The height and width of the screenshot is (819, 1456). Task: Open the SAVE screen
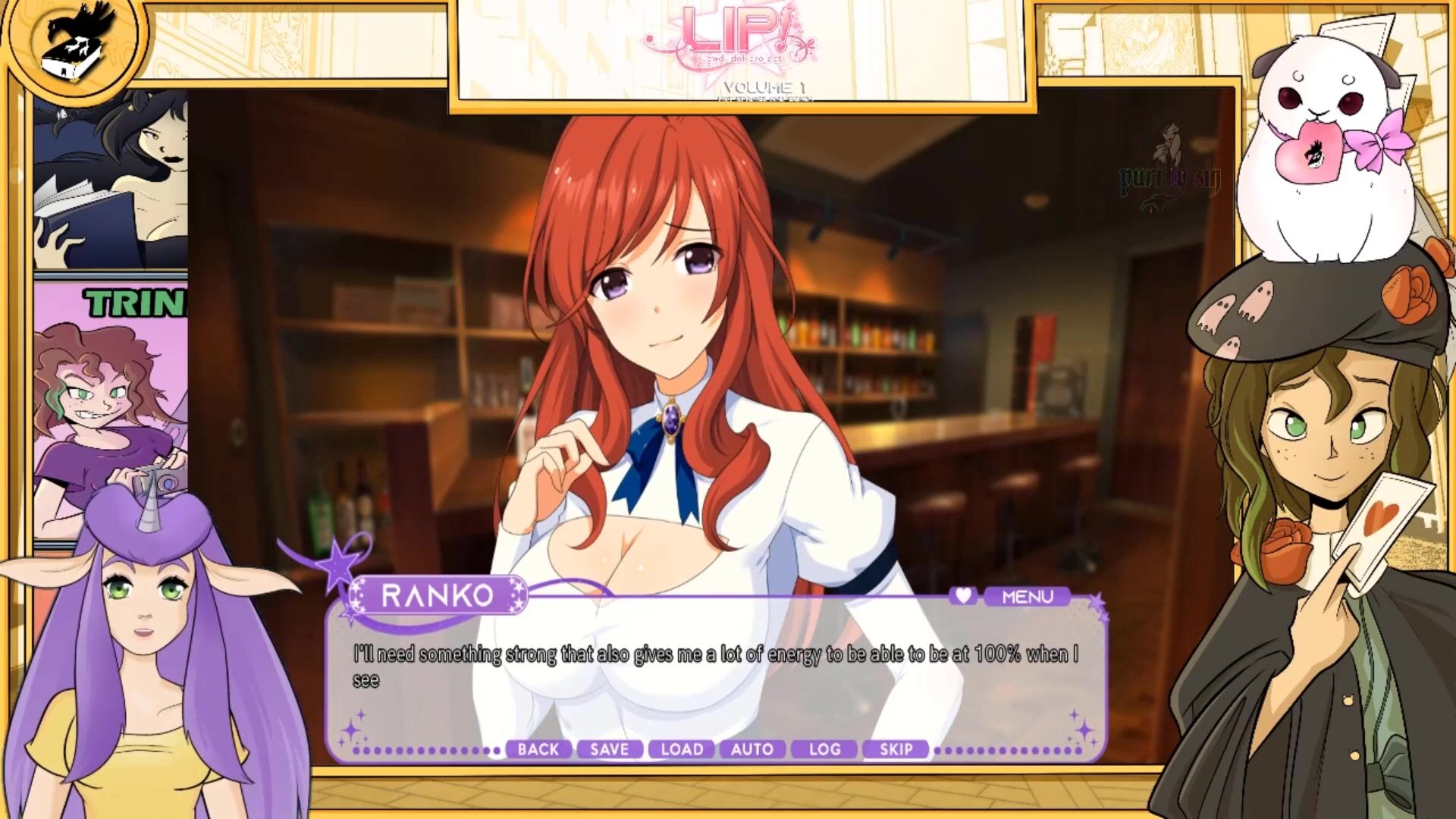[609, 749]
